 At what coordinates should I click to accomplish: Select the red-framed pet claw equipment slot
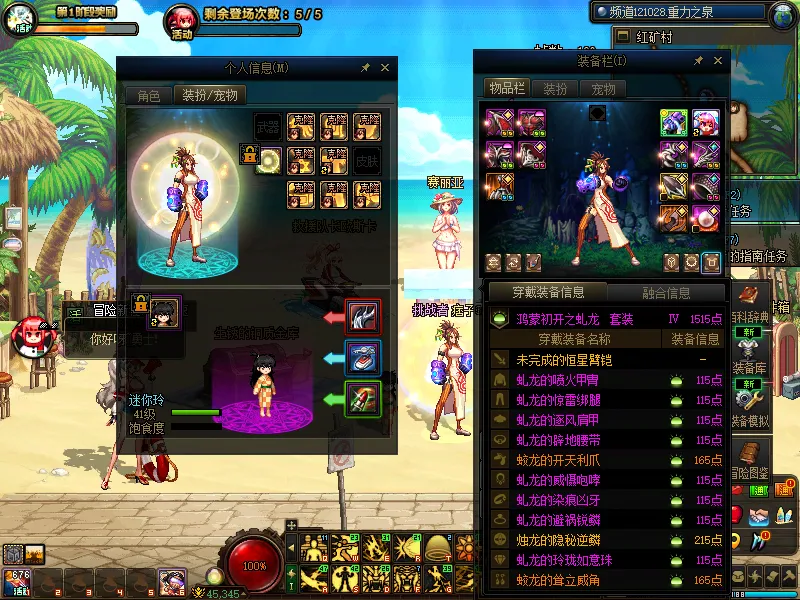[362, 316]
